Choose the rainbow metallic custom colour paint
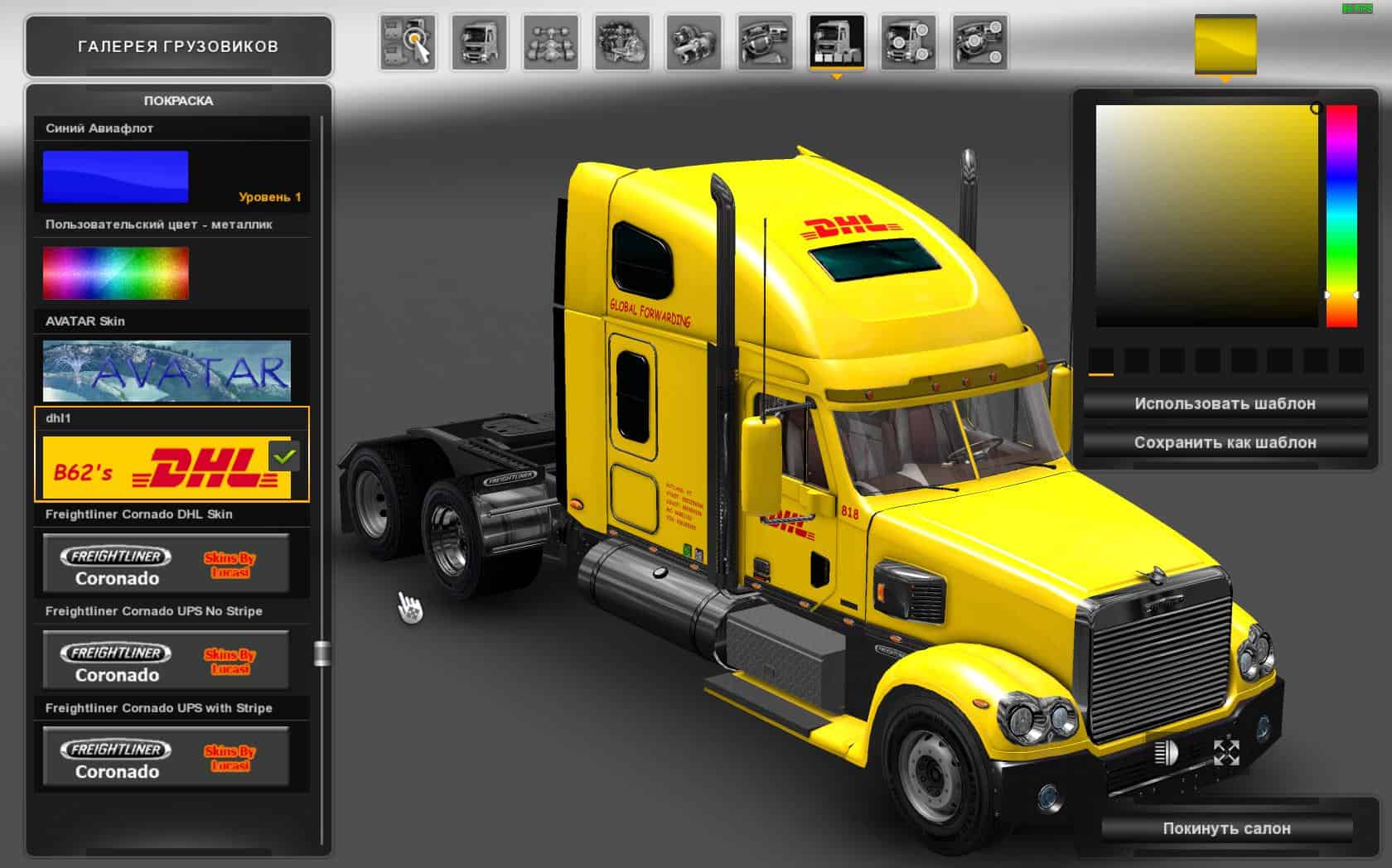 115,273
